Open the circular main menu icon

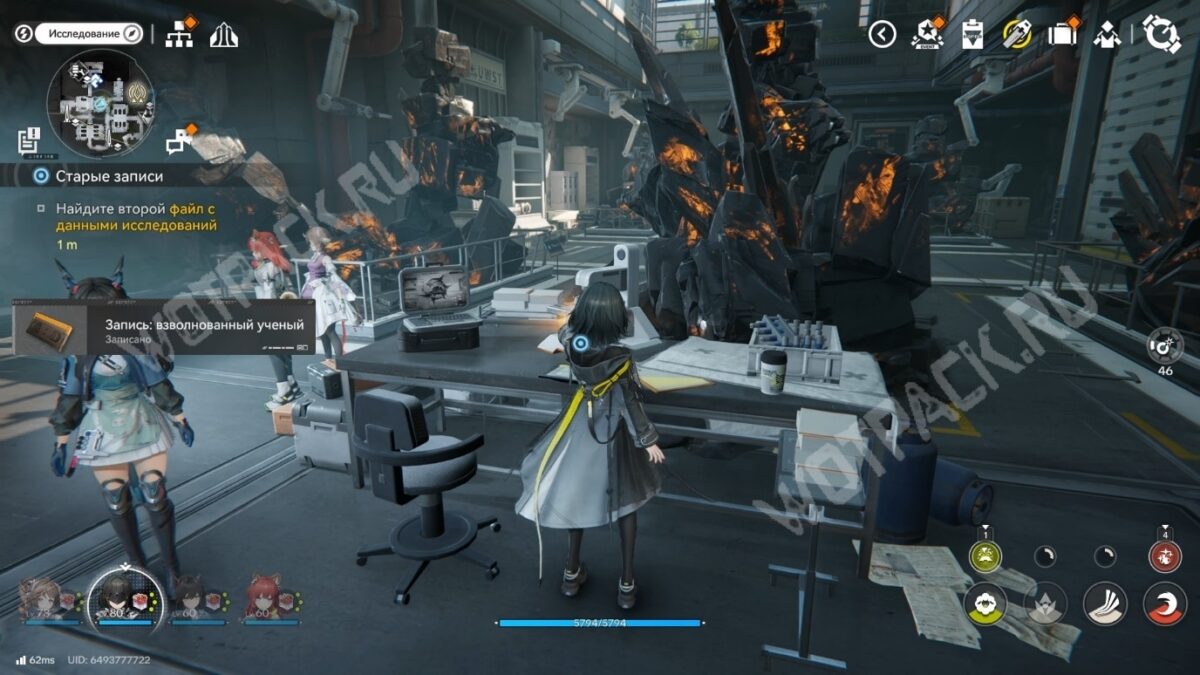(x=1162, y=34)
